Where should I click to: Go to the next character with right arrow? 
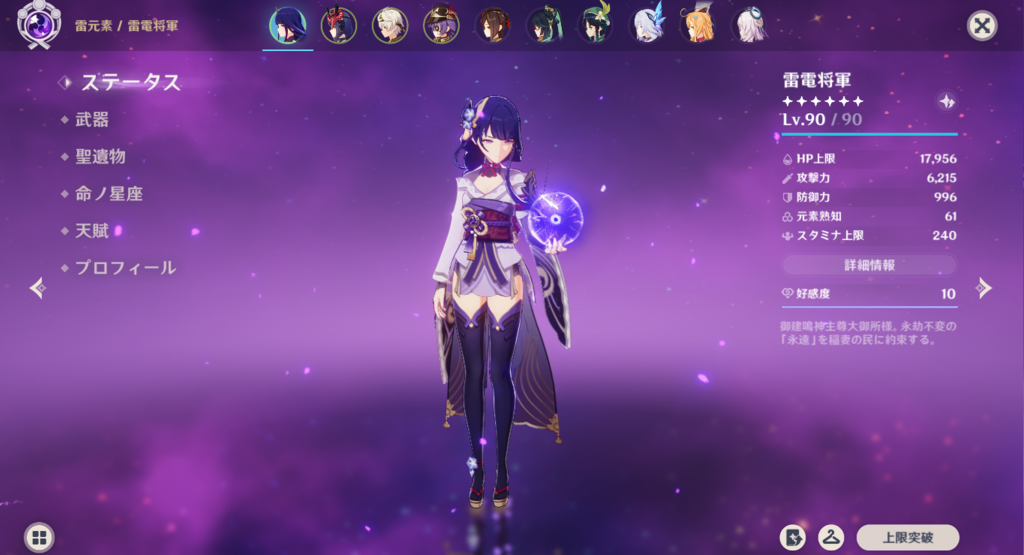tap(984, 288)
